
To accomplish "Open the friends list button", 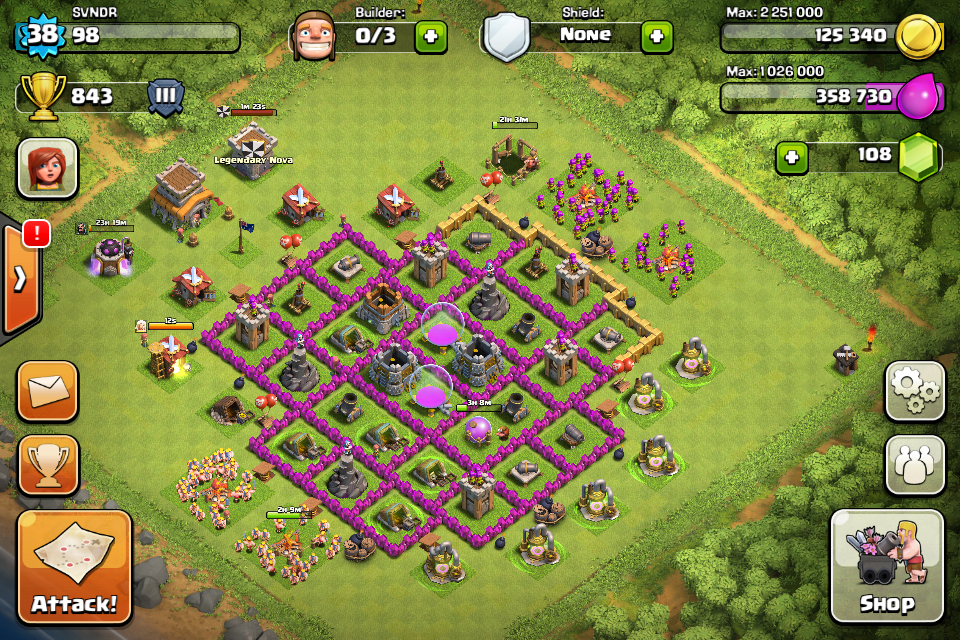I will tap(915, 465).
